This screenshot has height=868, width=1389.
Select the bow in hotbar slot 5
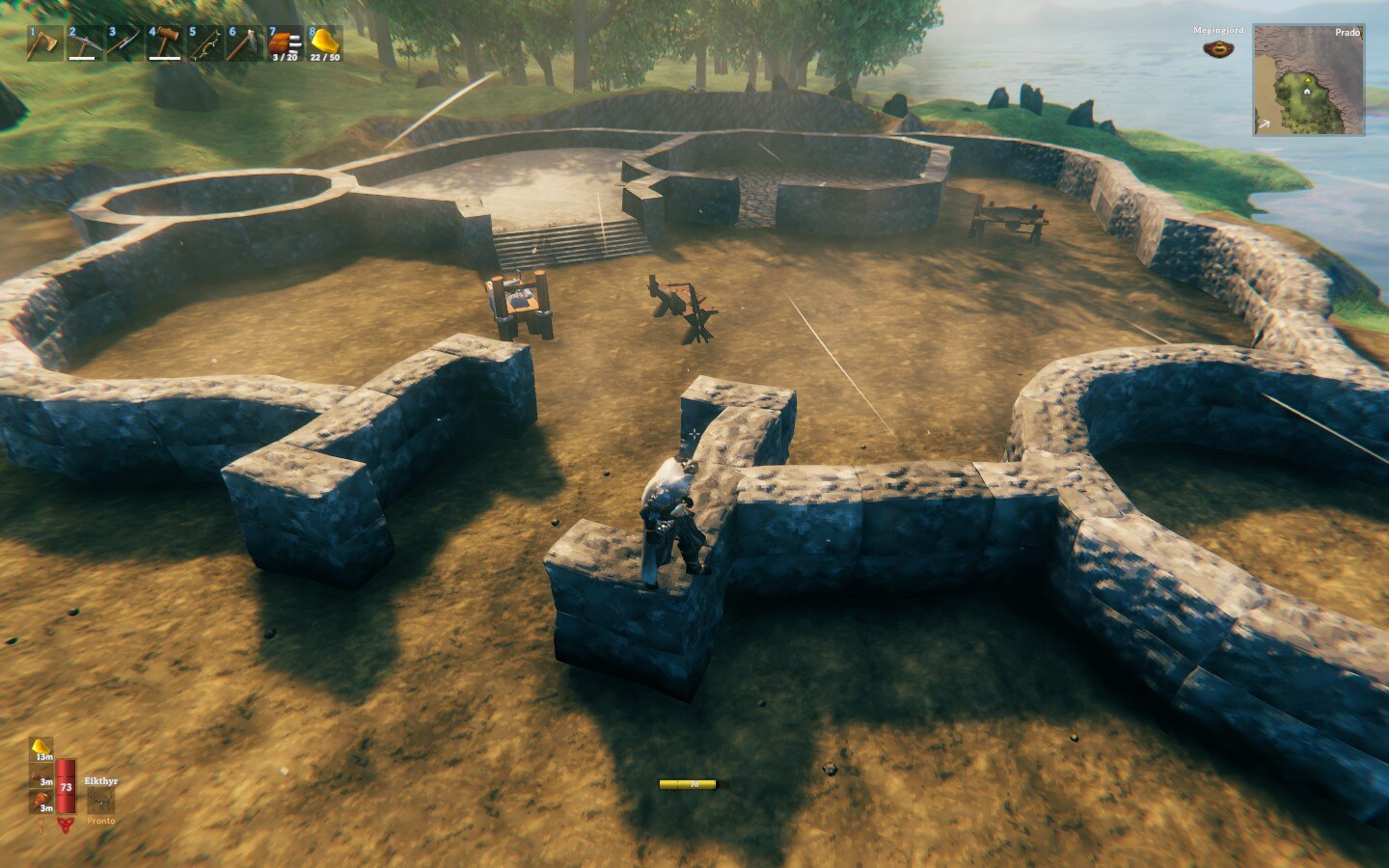coord(204,42)
